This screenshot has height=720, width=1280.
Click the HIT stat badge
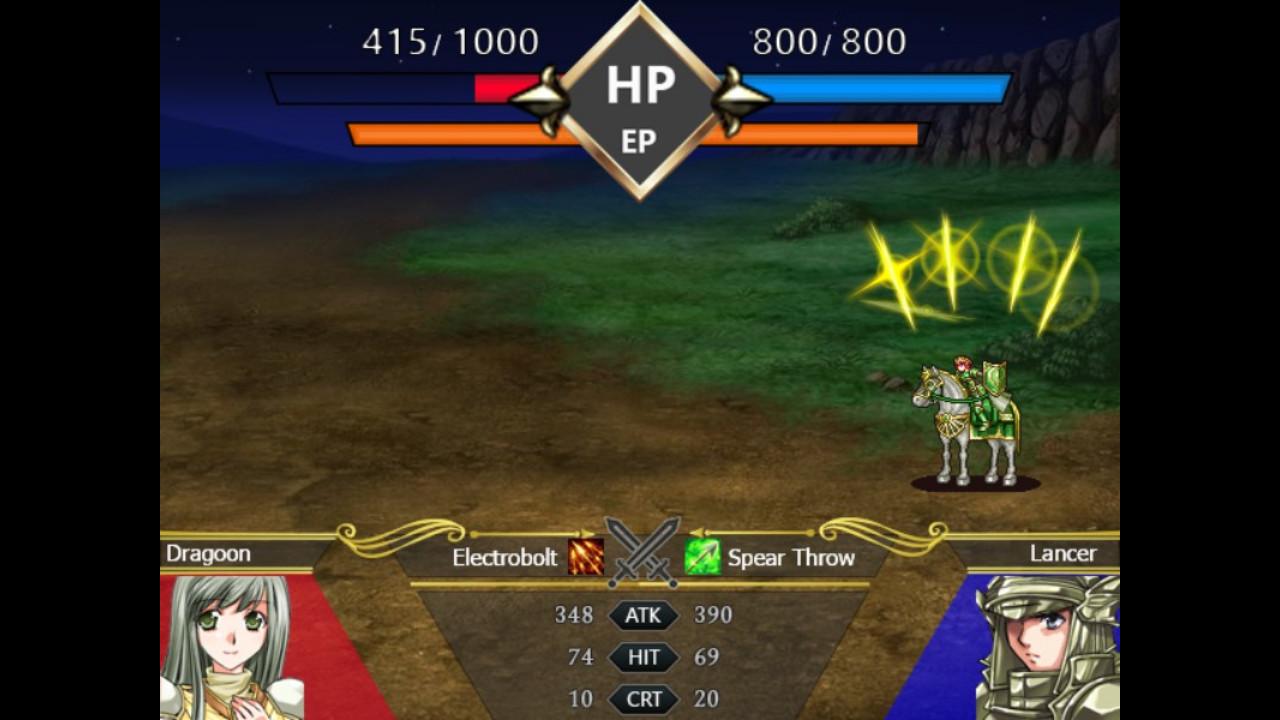tap(645, 657)
